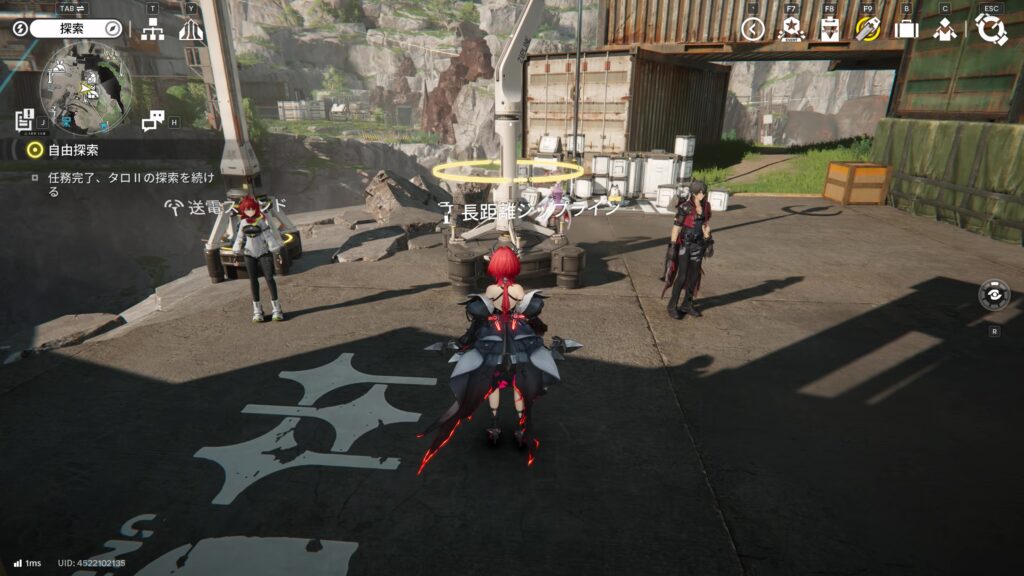Open the clipboard icon with inverted triangle
Image resolution: width=1024 pixels, height=576 pixels.
pyautogui.click(x=829, y=29)
